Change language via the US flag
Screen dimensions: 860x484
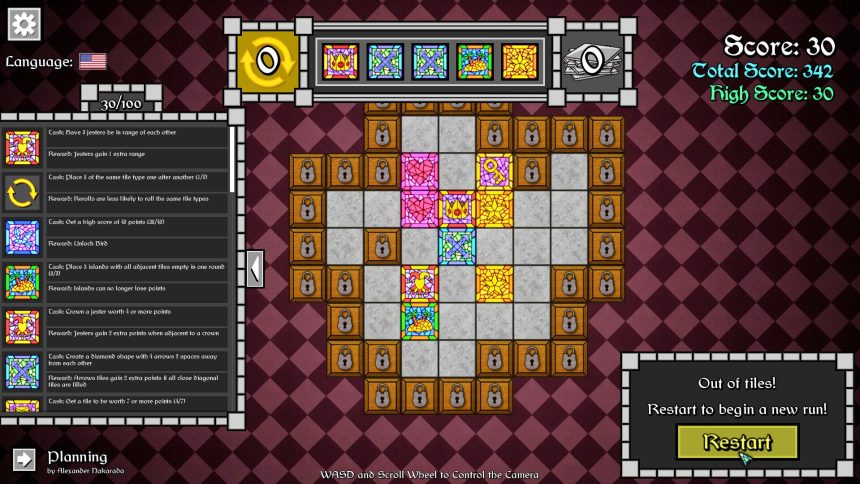point(93,62)
